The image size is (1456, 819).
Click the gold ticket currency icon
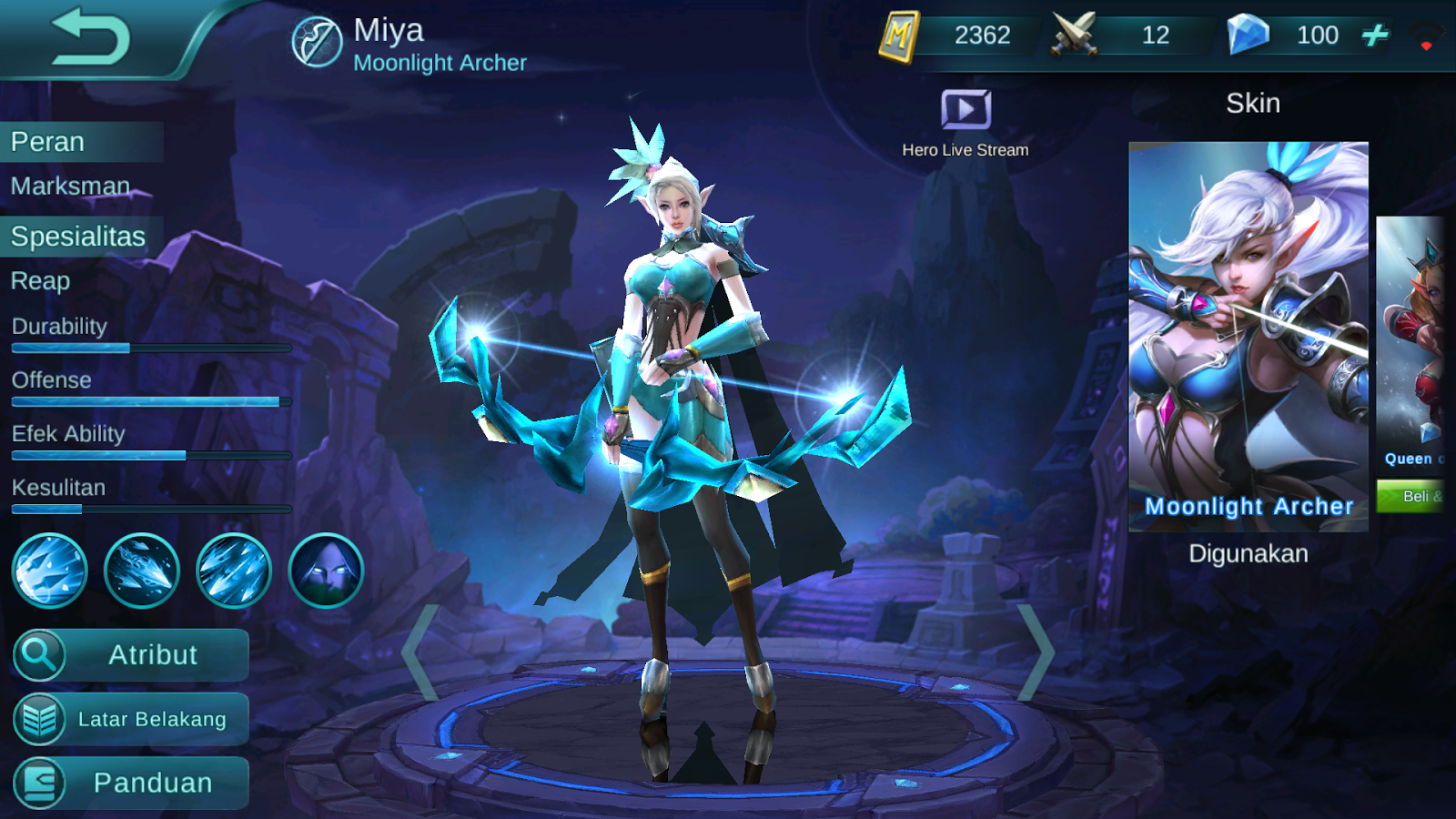pos(902,36)
